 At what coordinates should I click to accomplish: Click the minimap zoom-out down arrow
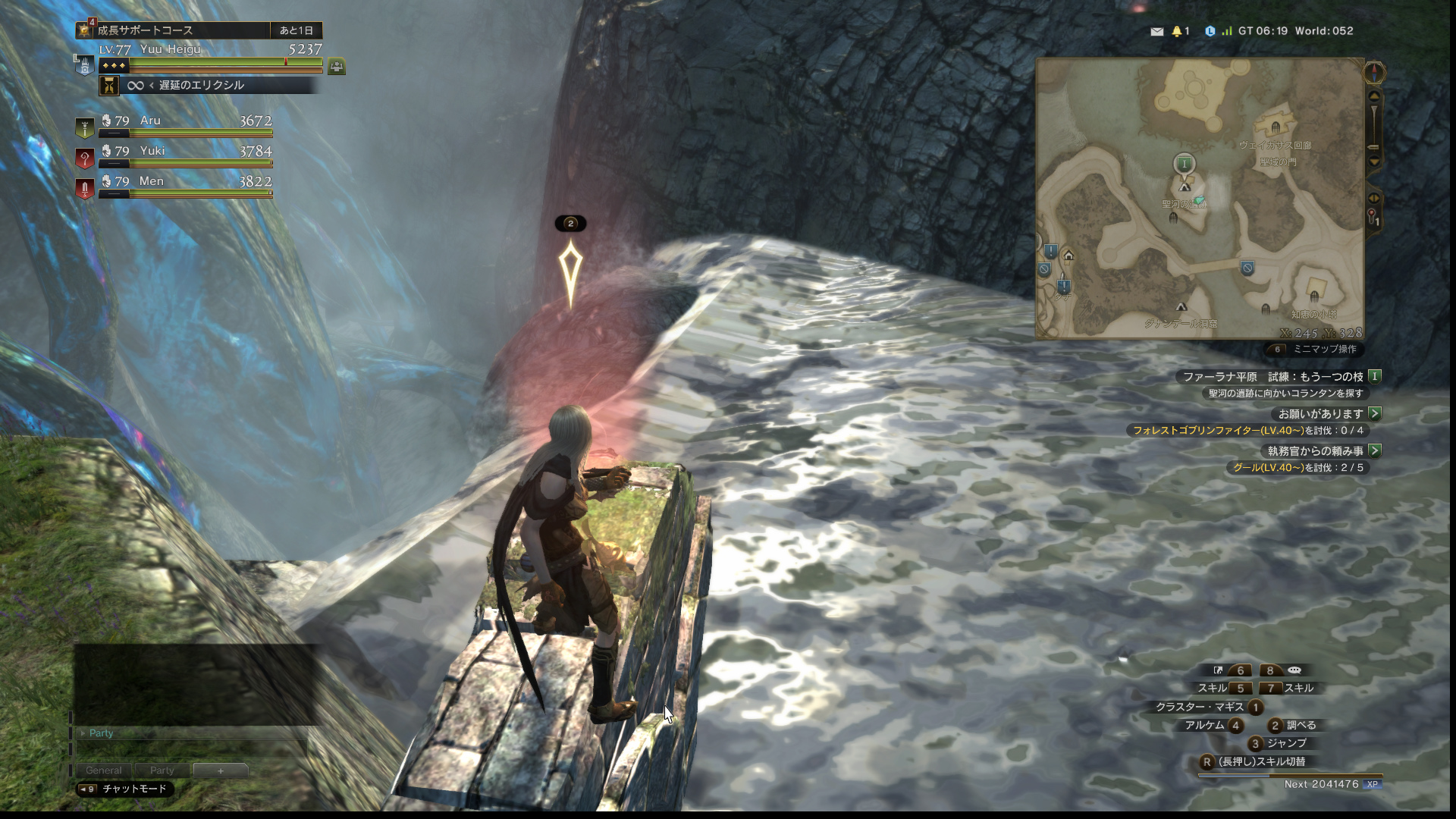tap(1374, 162)
